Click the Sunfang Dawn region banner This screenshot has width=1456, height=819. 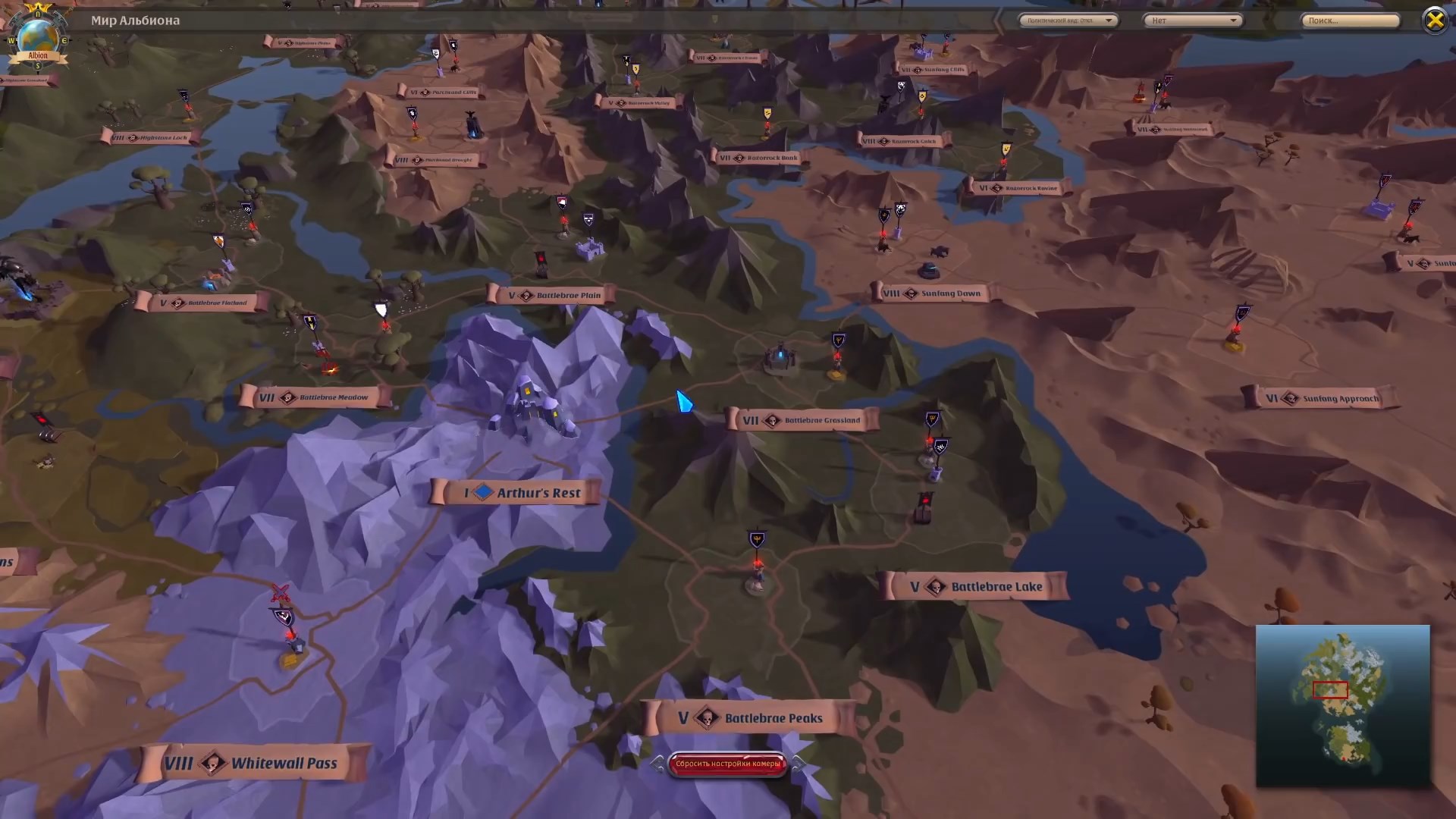(x=933, y=293)
